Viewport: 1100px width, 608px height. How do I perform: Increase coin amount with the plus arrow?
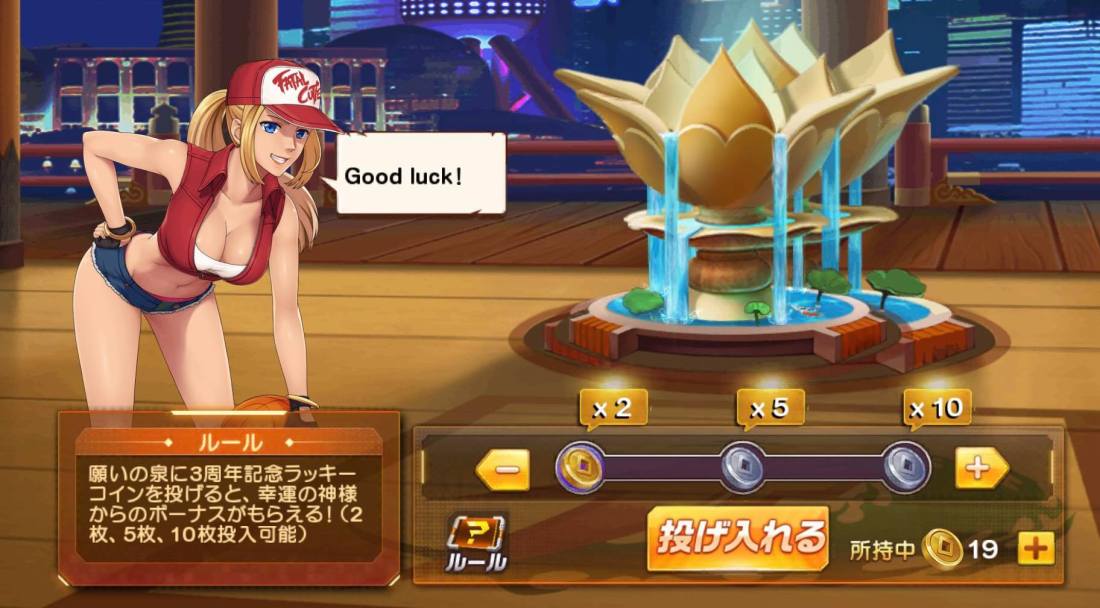click(x=980, y=468)
